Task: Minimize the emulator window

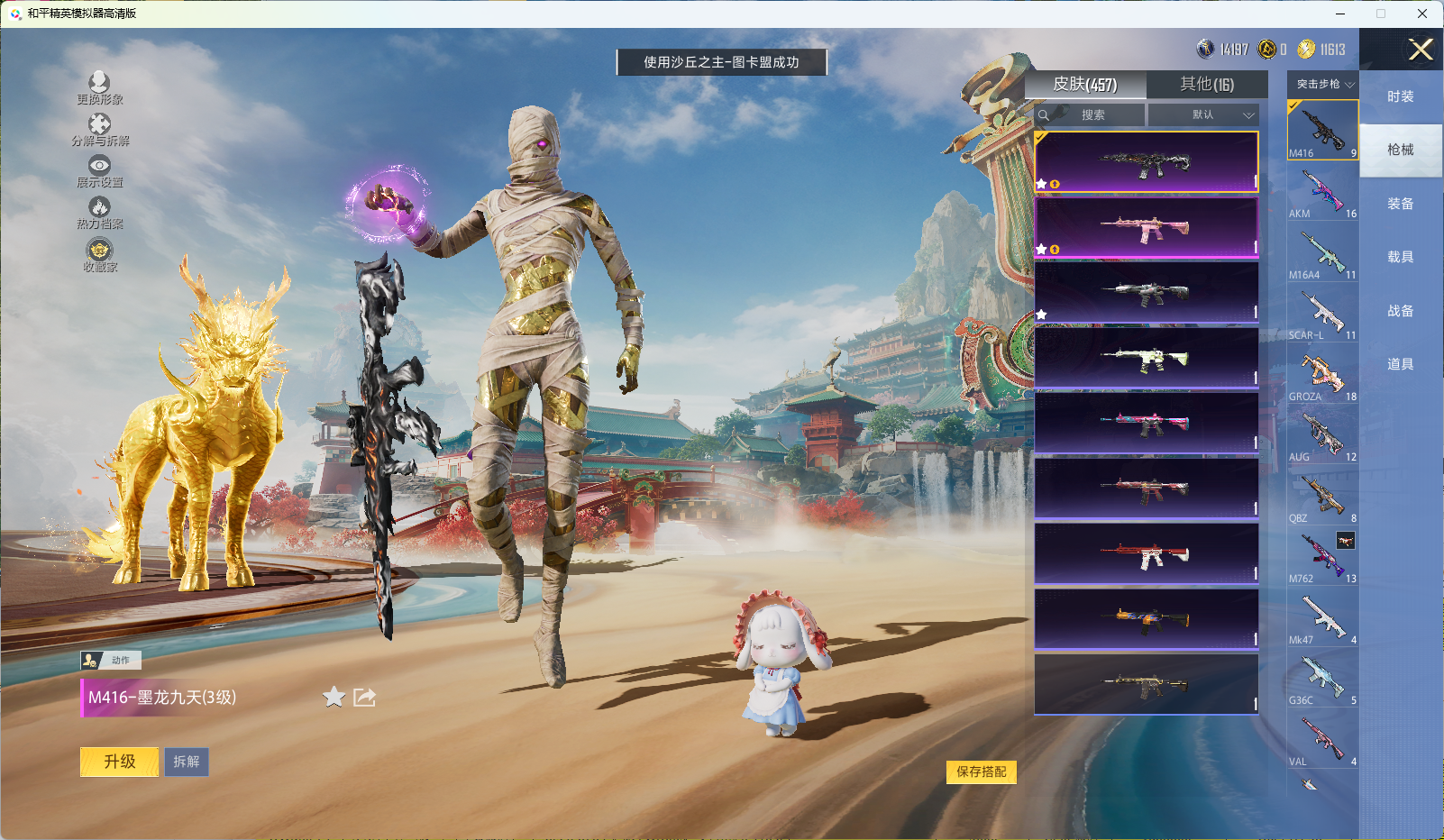Action: point(1340,14)
